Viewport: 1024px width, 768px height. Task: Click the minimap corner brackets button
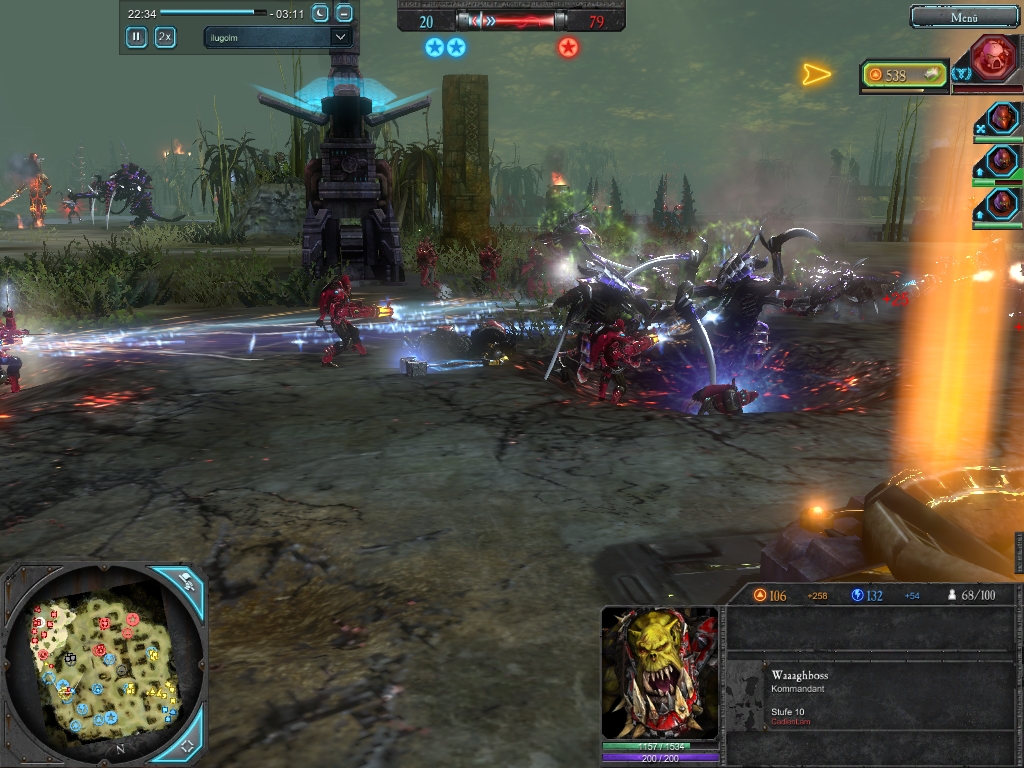point(187,746)
